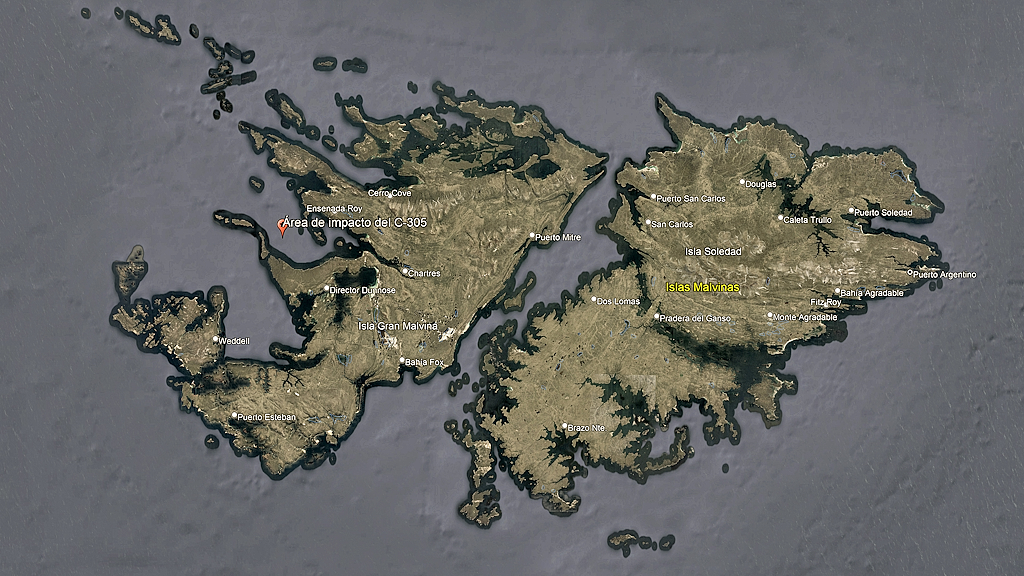1024x576 pixels.
Task: Pick the Puerto Esteban marker
Action: point(235,416)
